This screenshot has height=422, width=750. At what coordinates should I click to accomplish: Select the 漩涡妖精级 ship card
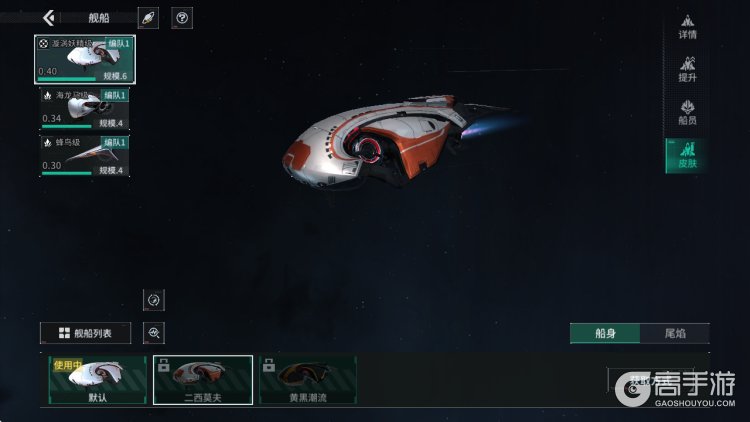tap(85, 59)
